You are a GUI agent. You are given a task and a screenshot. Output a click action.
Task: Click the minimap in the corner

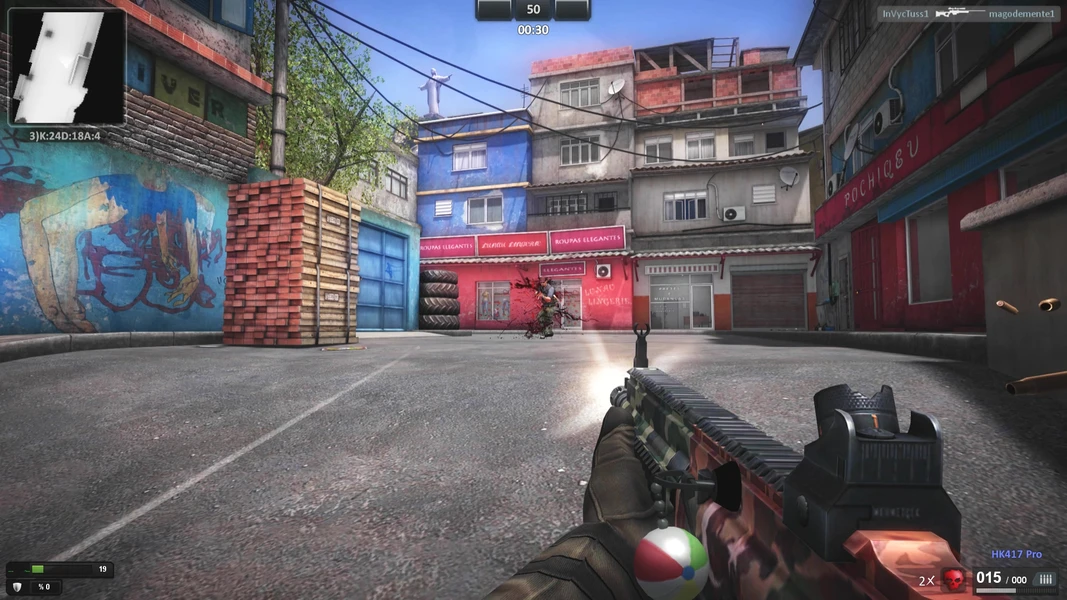(x=67, y=66)
